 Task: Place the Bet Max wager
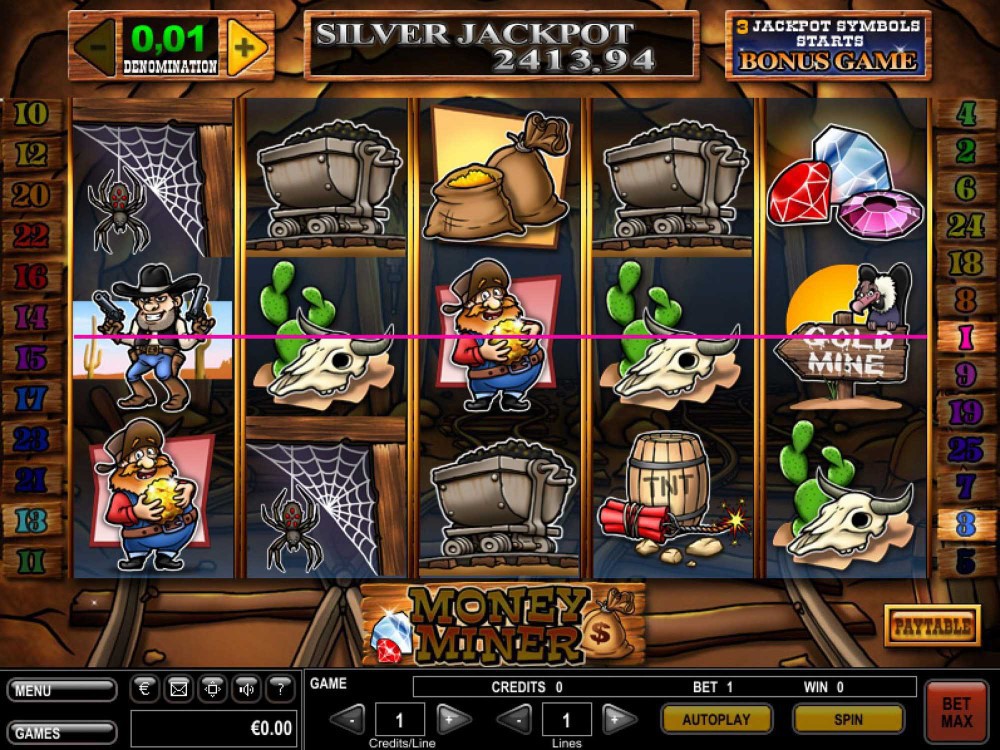pyautogui.click(x=954, y=711)
